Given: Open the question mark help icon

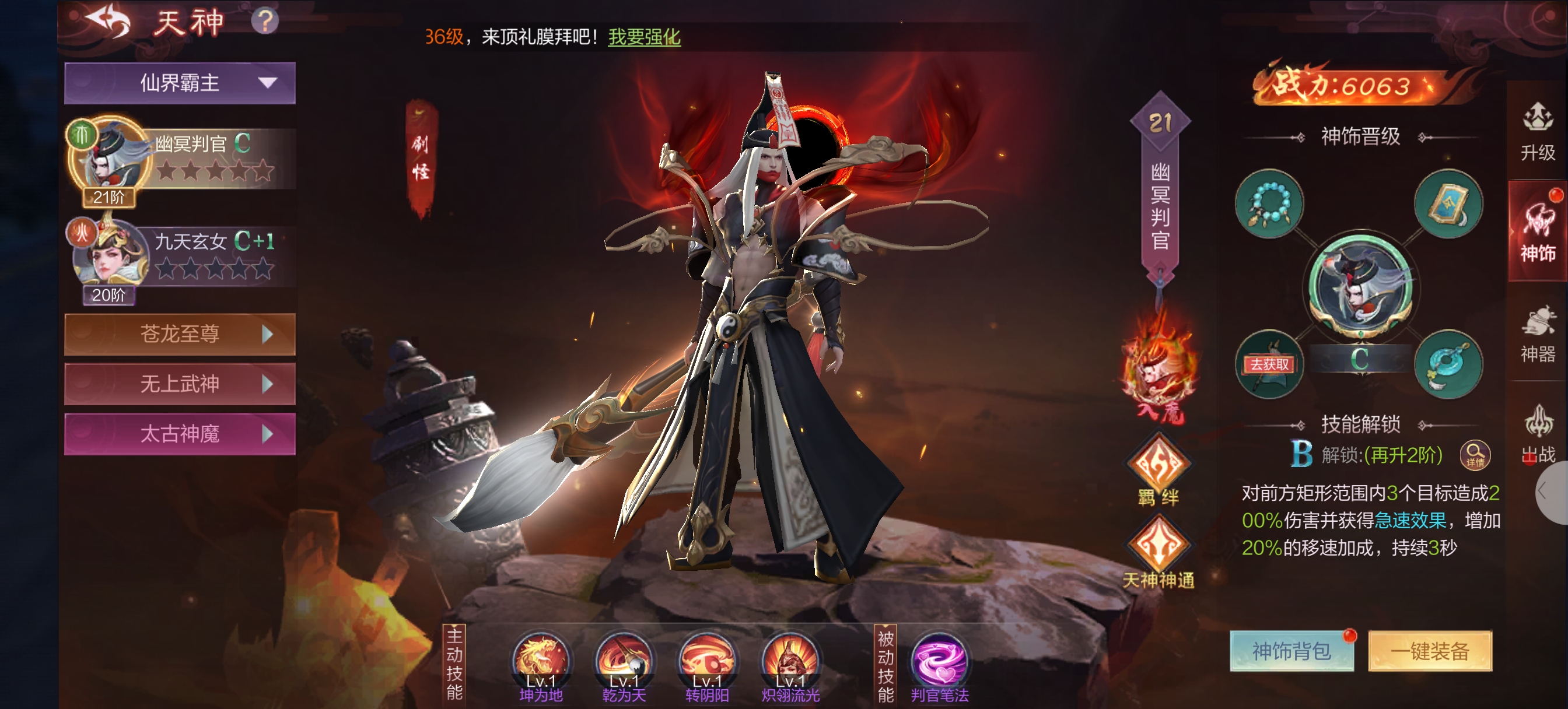Looking at the screenshot, I should tap(265, 22).
